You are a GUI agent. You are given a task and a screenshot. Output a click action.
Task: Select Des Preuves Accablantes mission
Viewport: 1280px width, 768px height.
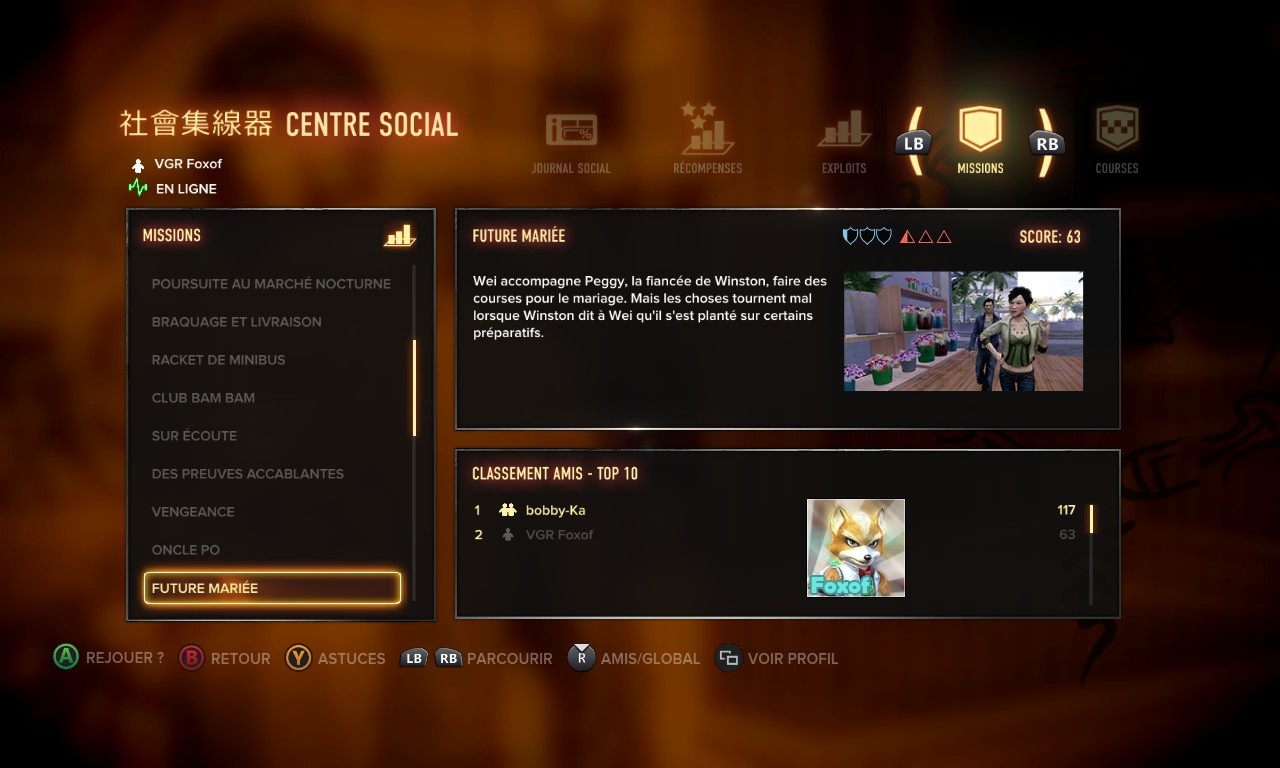[247, 474]
